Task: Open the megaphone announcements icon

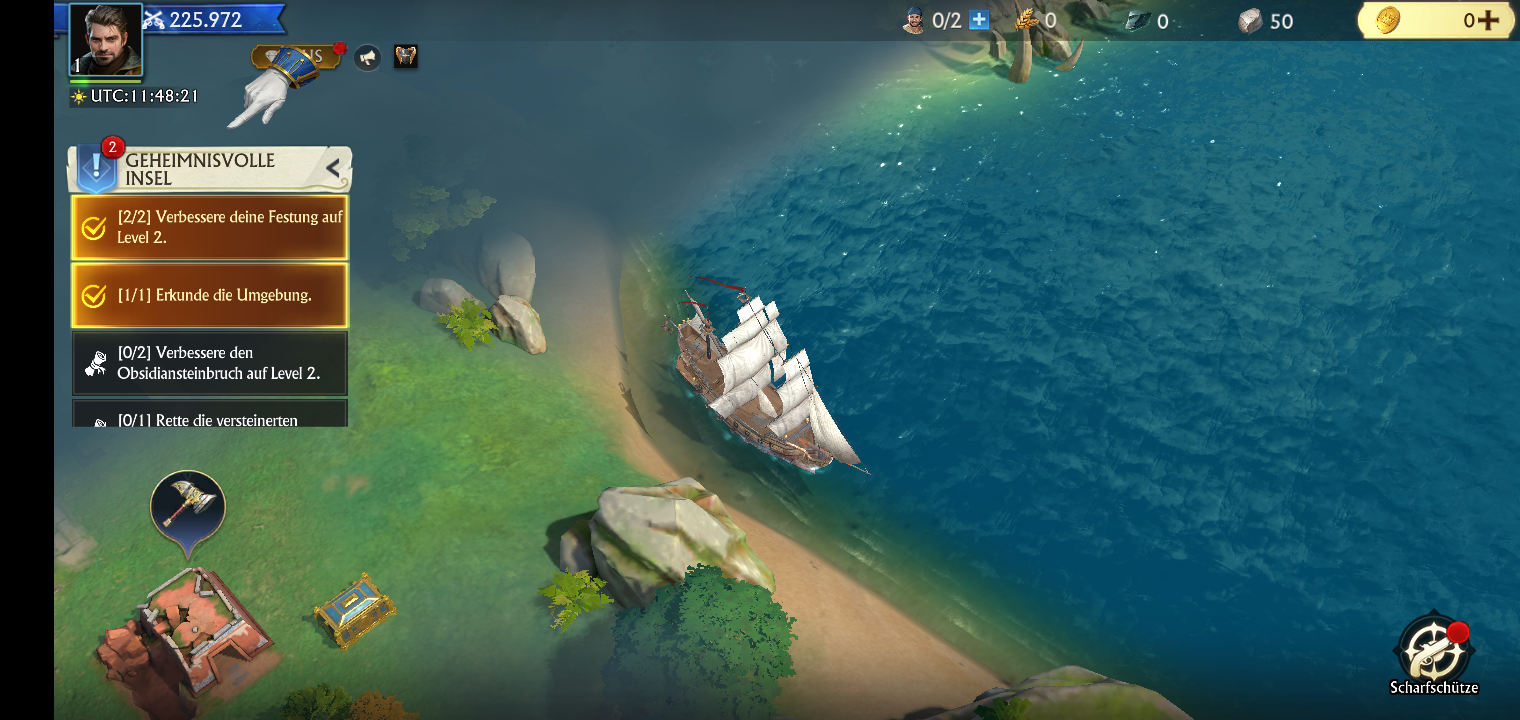Action: coord(368,57)
